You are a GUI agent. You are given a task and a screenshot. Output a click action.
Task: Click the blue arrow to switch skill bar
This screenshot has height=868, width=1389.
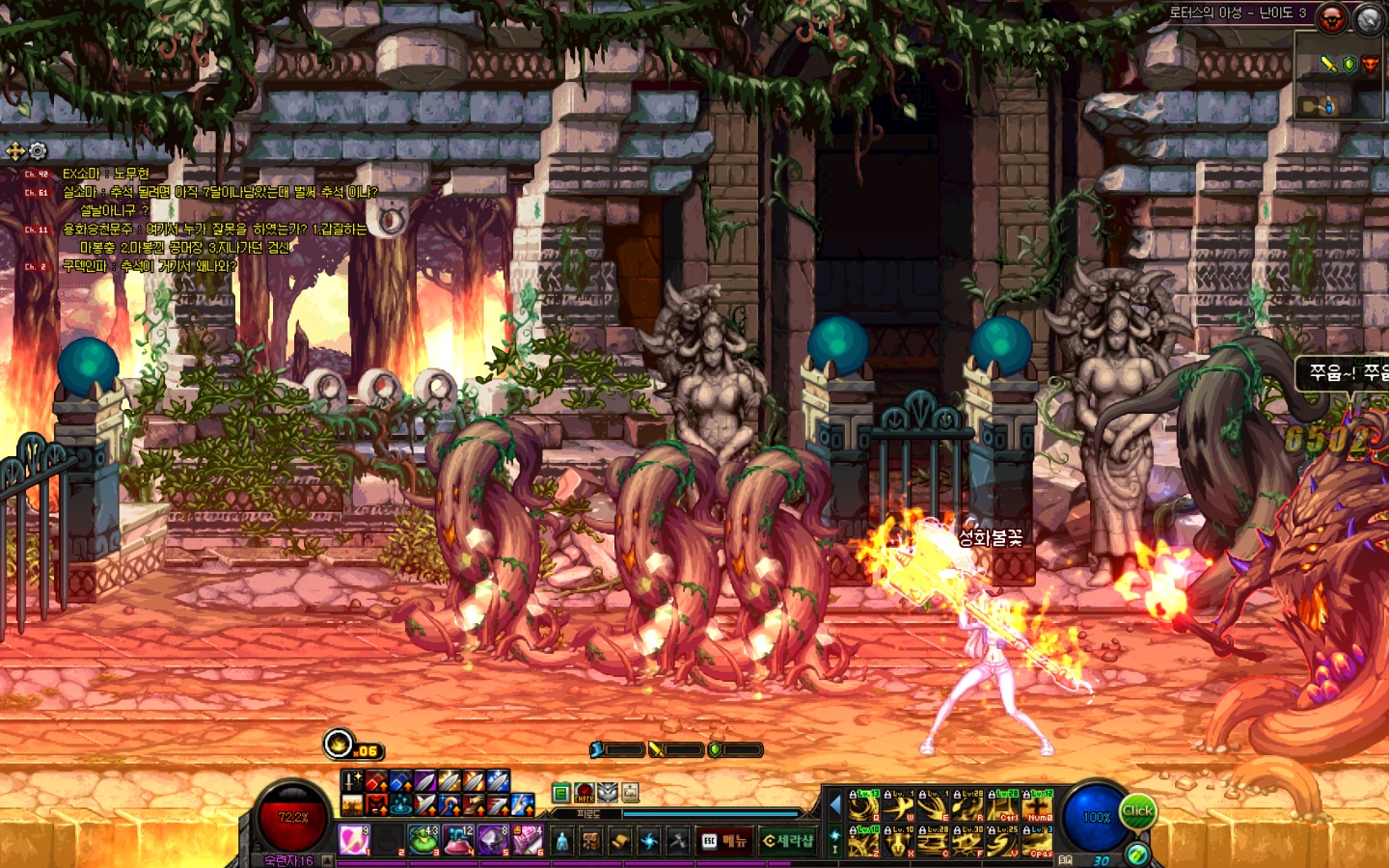coord(835,805)
